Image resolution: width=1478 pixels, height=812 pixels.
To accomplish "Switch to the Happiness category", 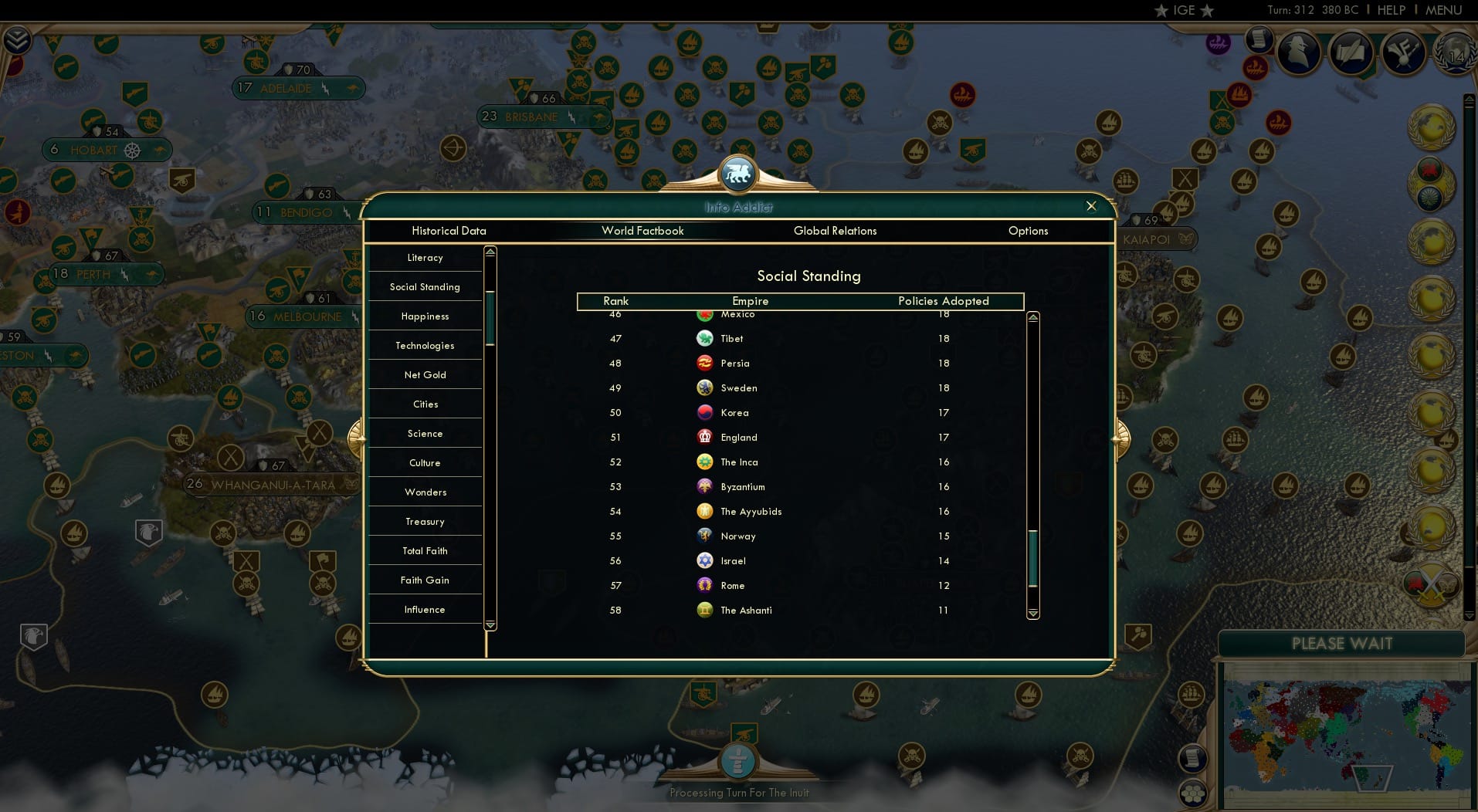I will (x=425, y=316).
